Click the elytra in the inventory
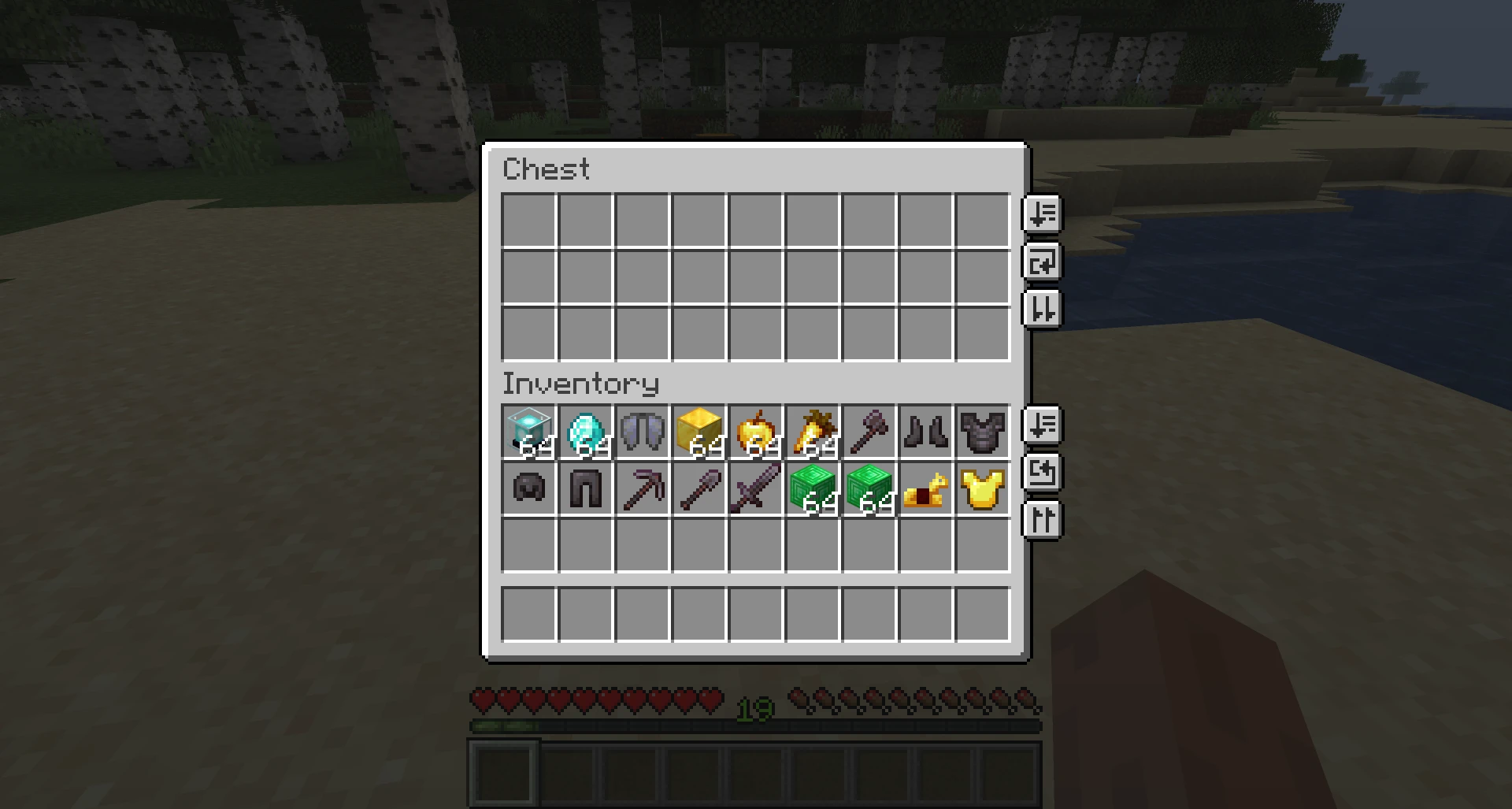 click(x=643, y=429)
